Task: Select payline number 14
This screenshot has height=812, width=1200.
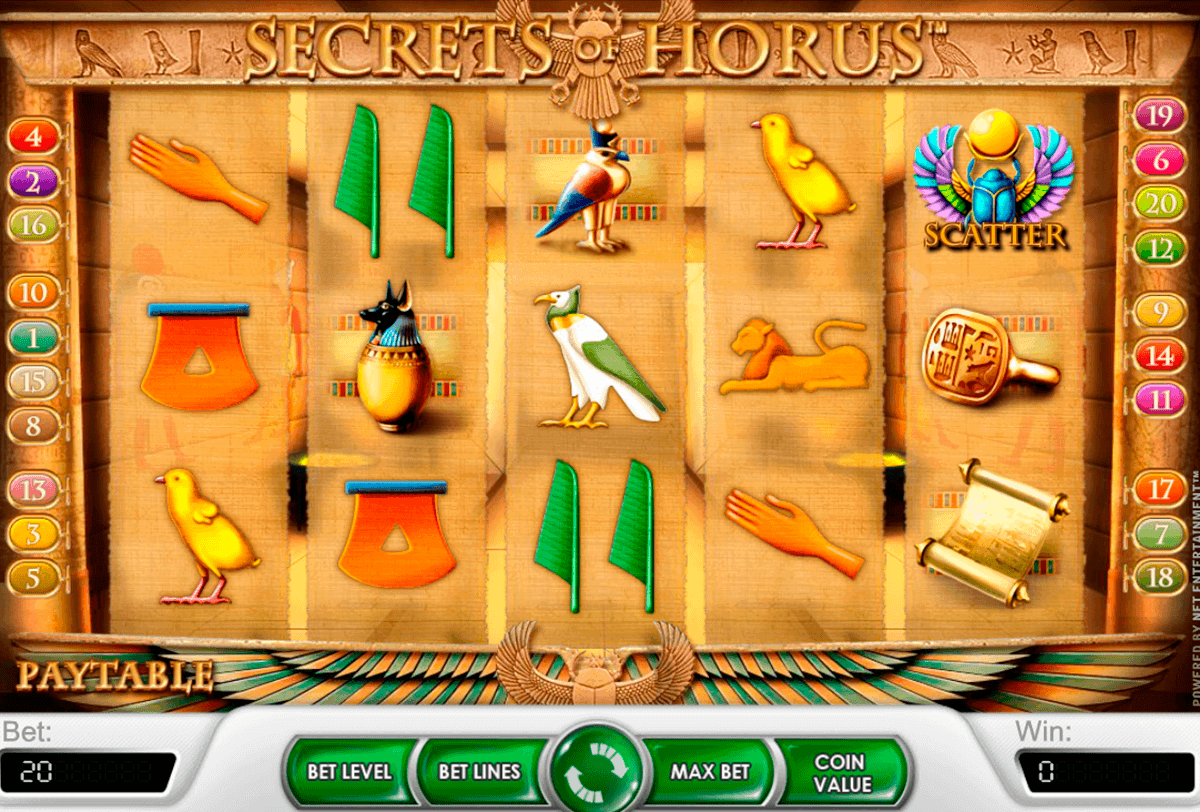Action: point(1160,355)
